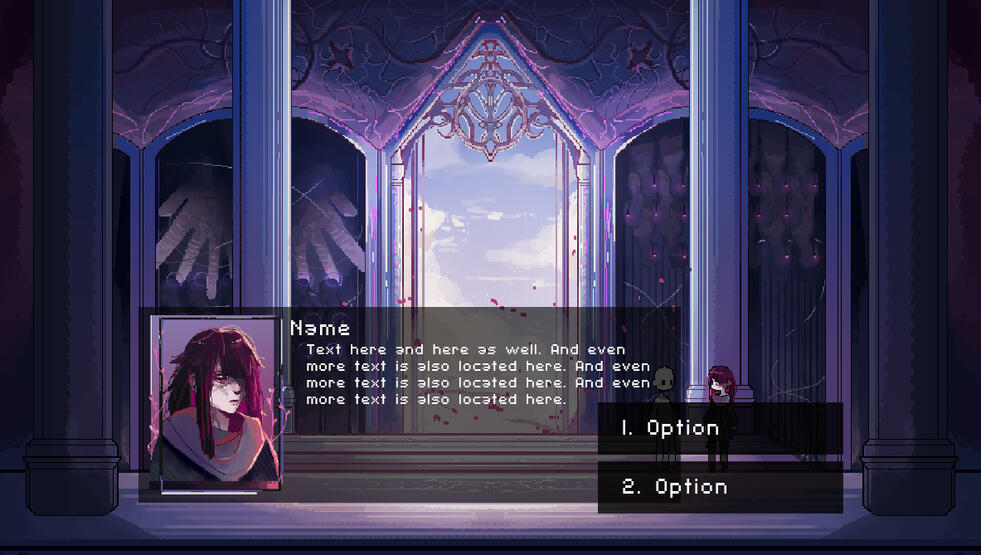Choose dialogue reply "1. Option"
The height and width of the screenshot is (555, 981).
(x=719, y=428)
